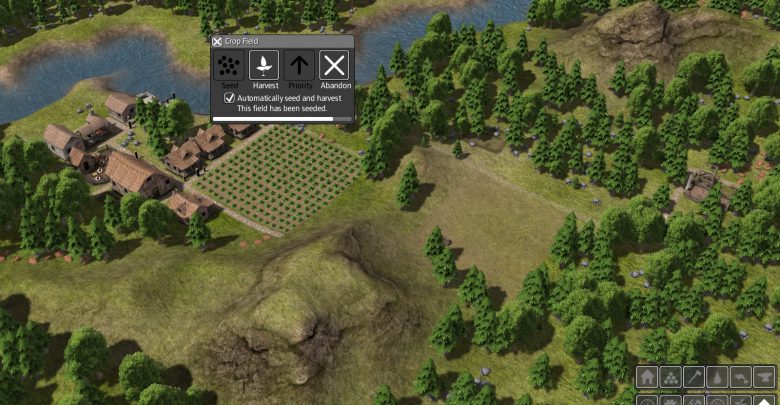Click the Seed button

tap(229, 66)
